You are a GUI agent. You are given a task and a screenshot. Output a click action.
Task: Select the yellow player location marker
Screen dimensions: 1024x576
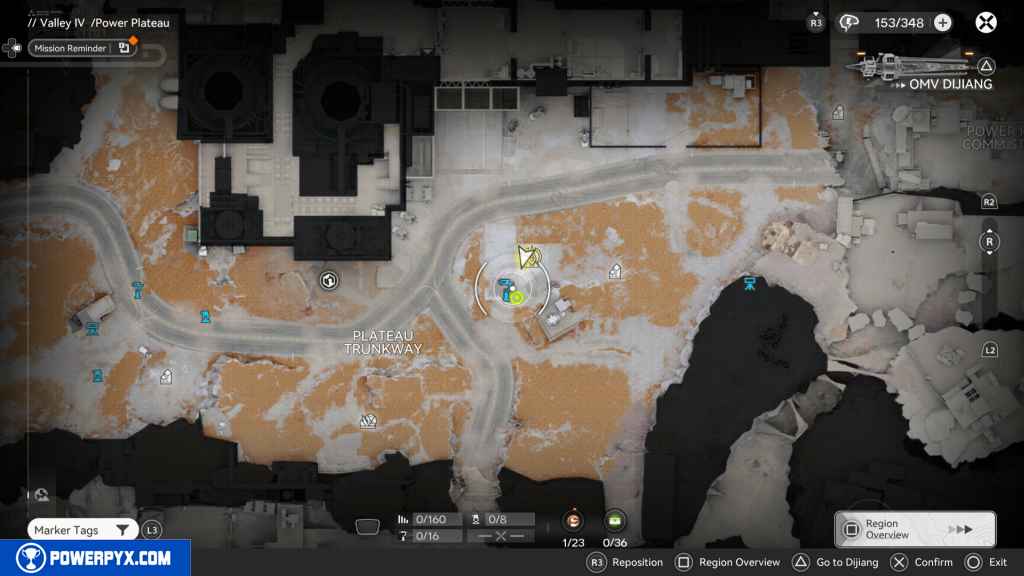(528, 259)
